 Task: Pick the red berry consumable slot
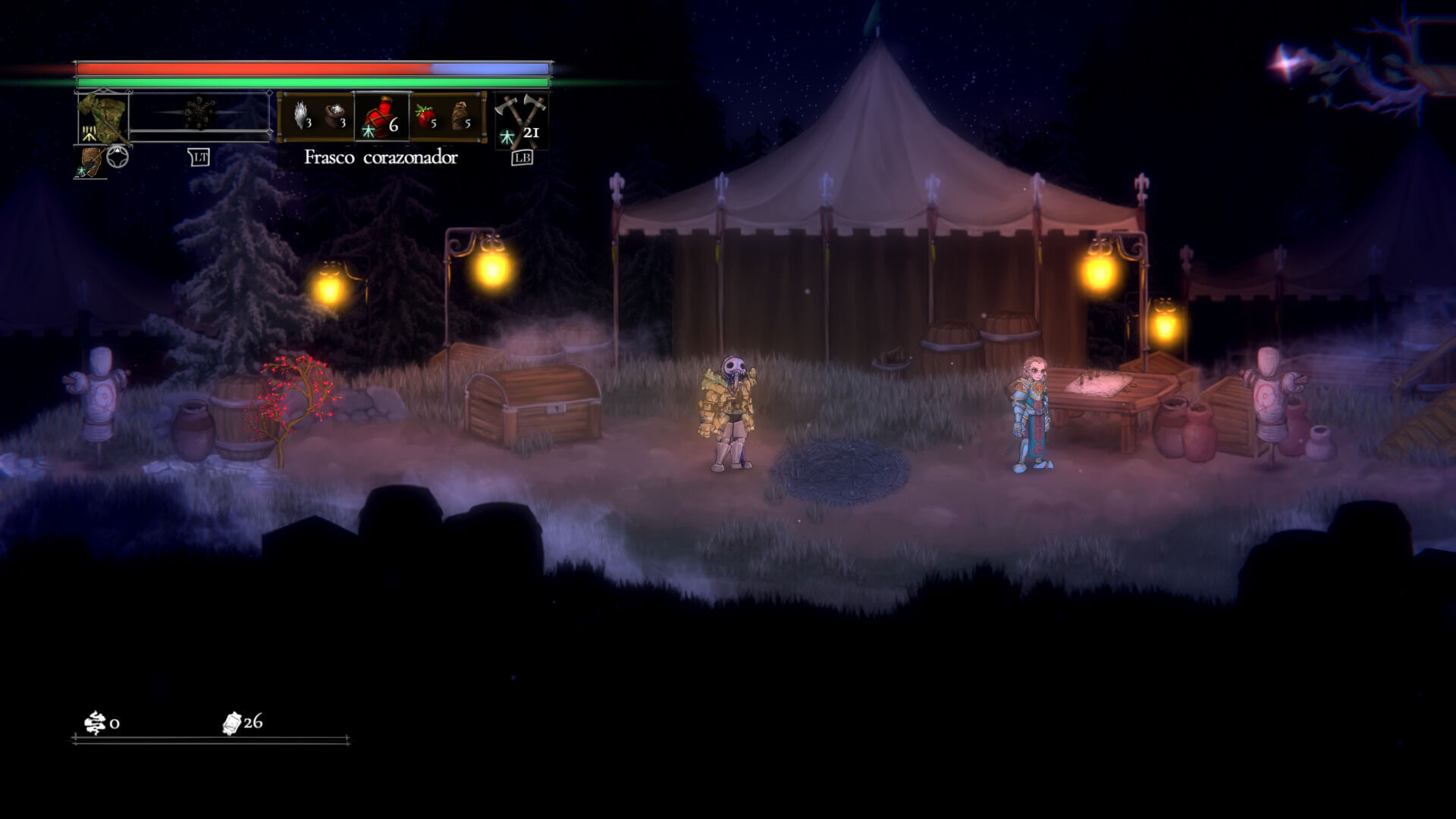click(425, 116)
